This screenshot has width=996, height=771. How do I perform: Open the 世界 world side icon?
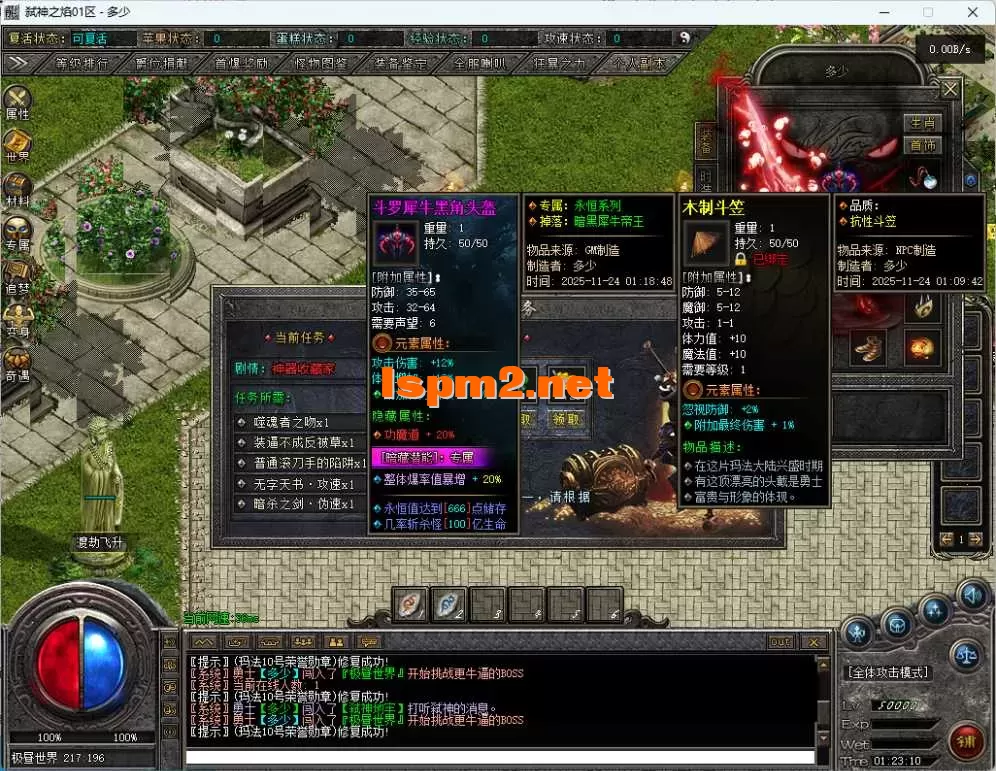17,146
